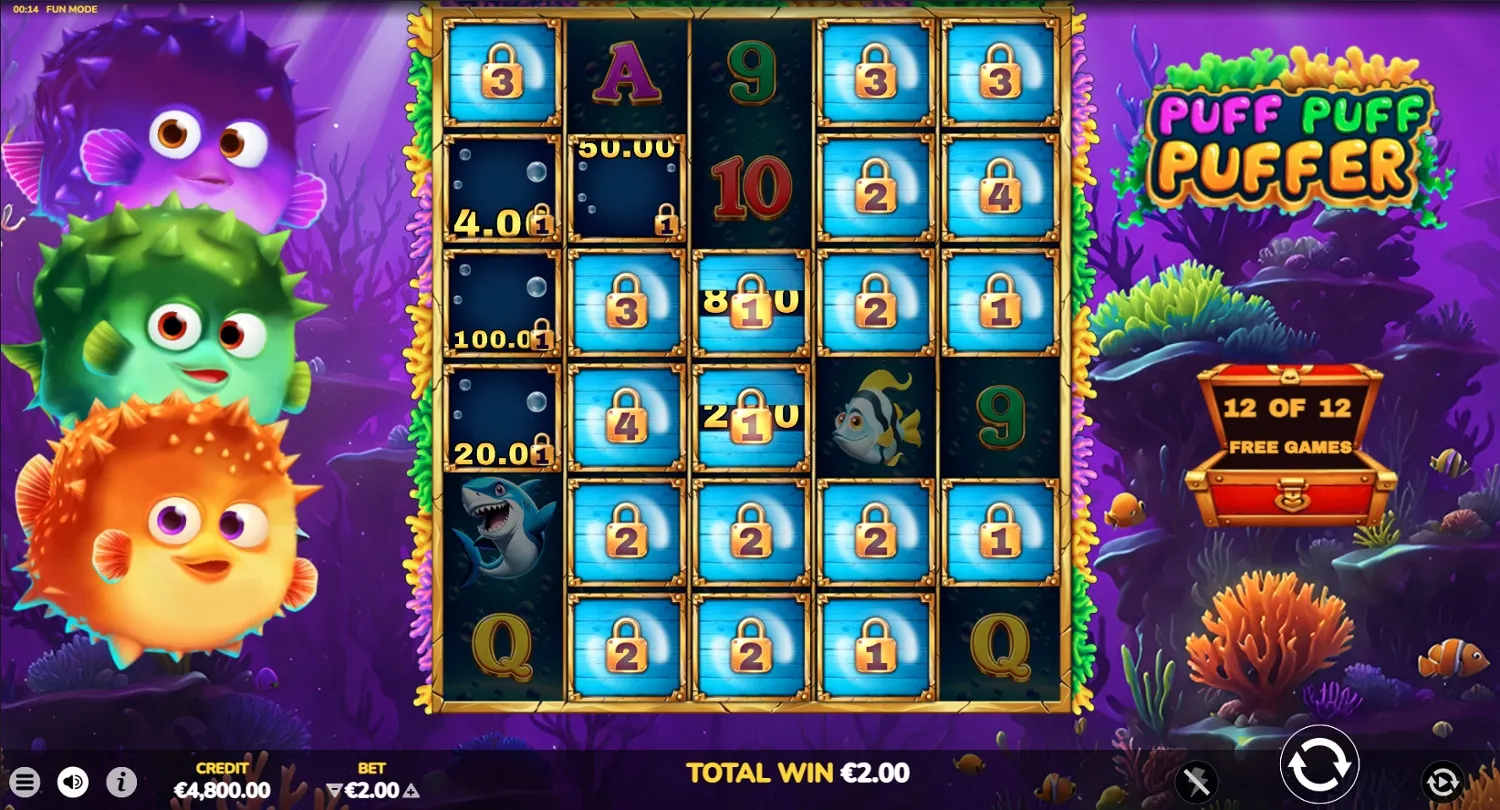This screenshot has height=810, width=1500.
Task: Increase the bet amount
Action: [411, 789]
